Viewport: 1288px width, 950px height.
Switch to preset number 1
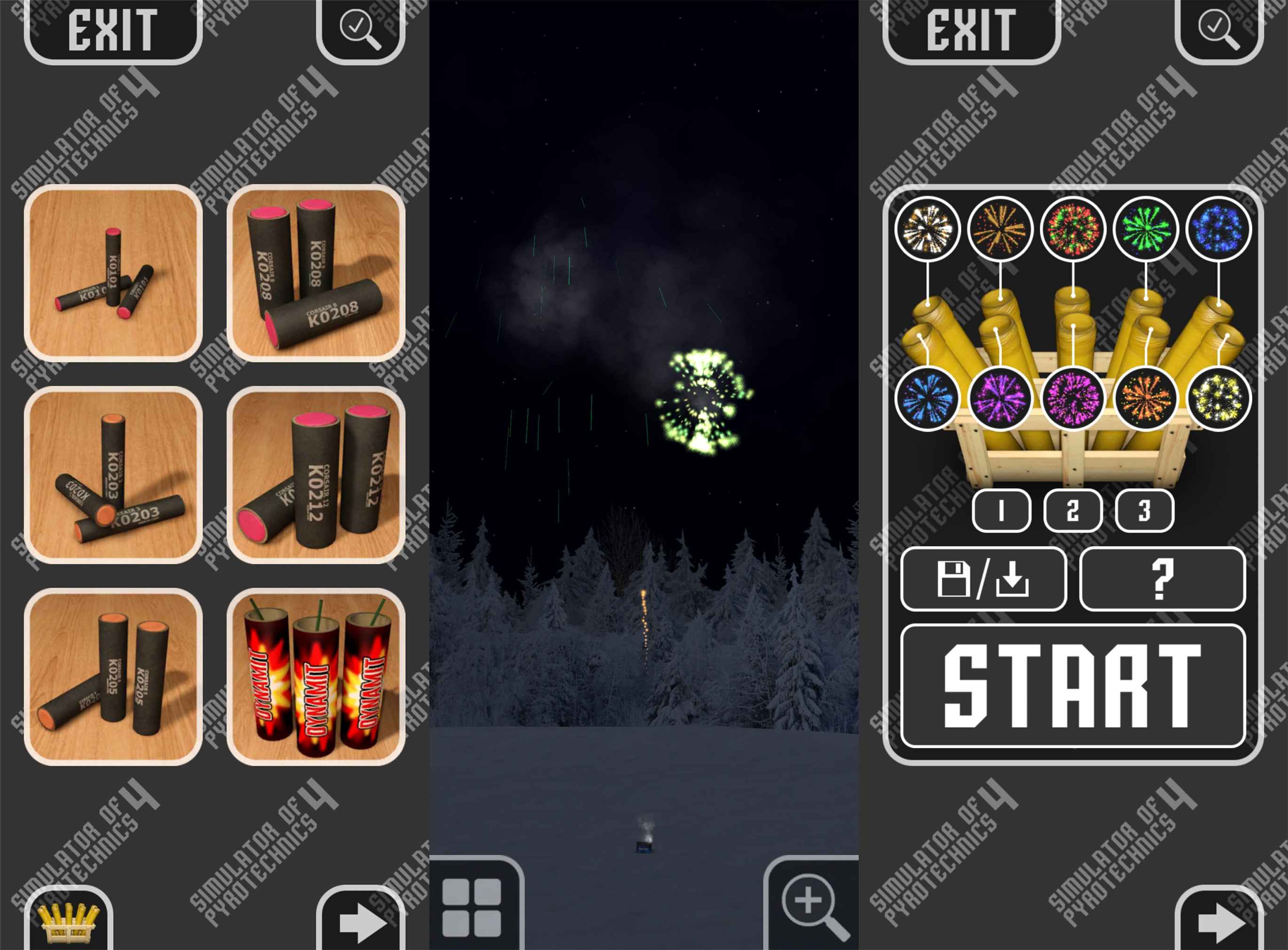[1001, 511]
